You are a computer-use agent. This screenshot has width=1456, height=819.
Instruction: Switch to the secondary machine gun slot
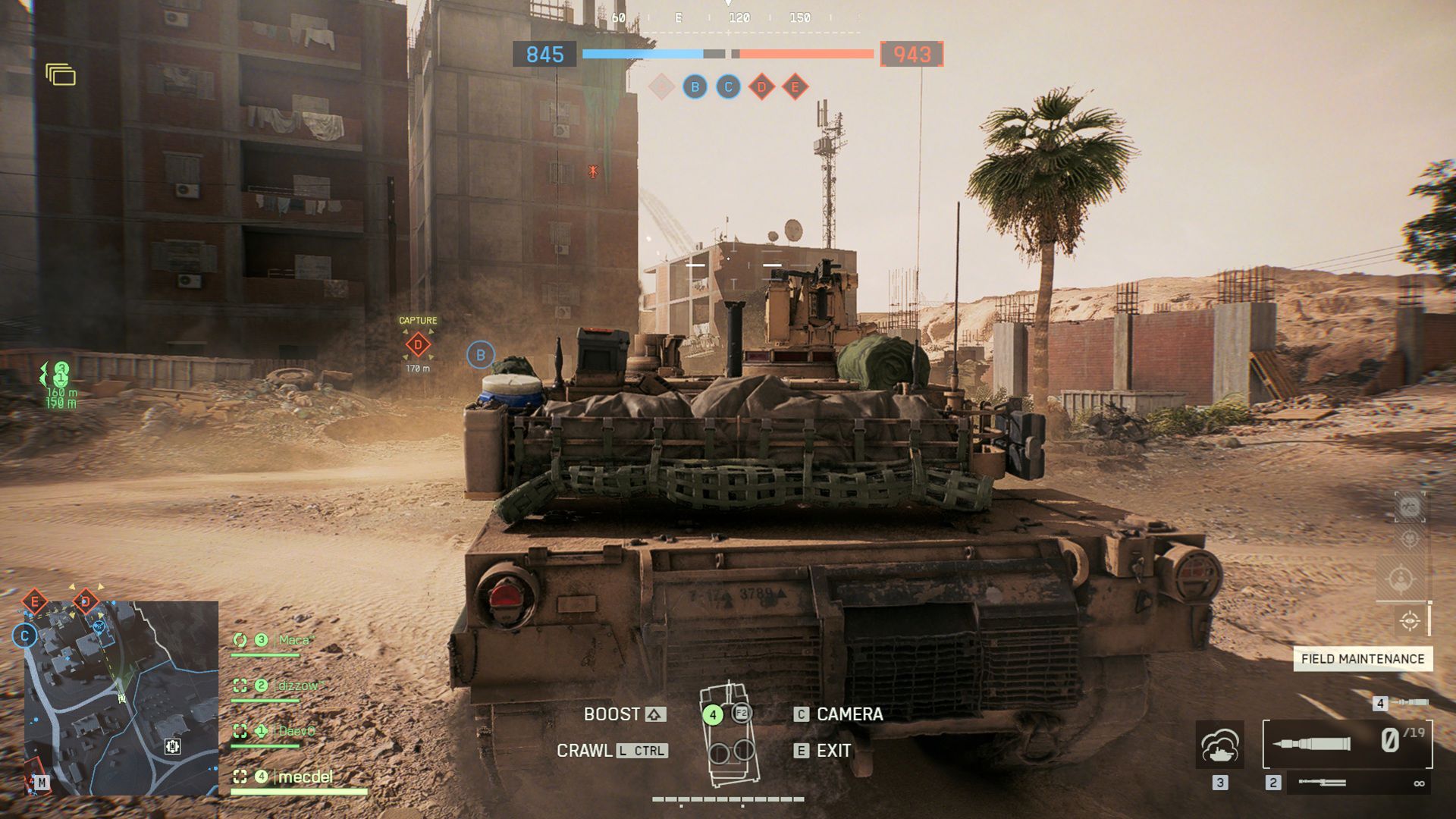coord(1323,783)
